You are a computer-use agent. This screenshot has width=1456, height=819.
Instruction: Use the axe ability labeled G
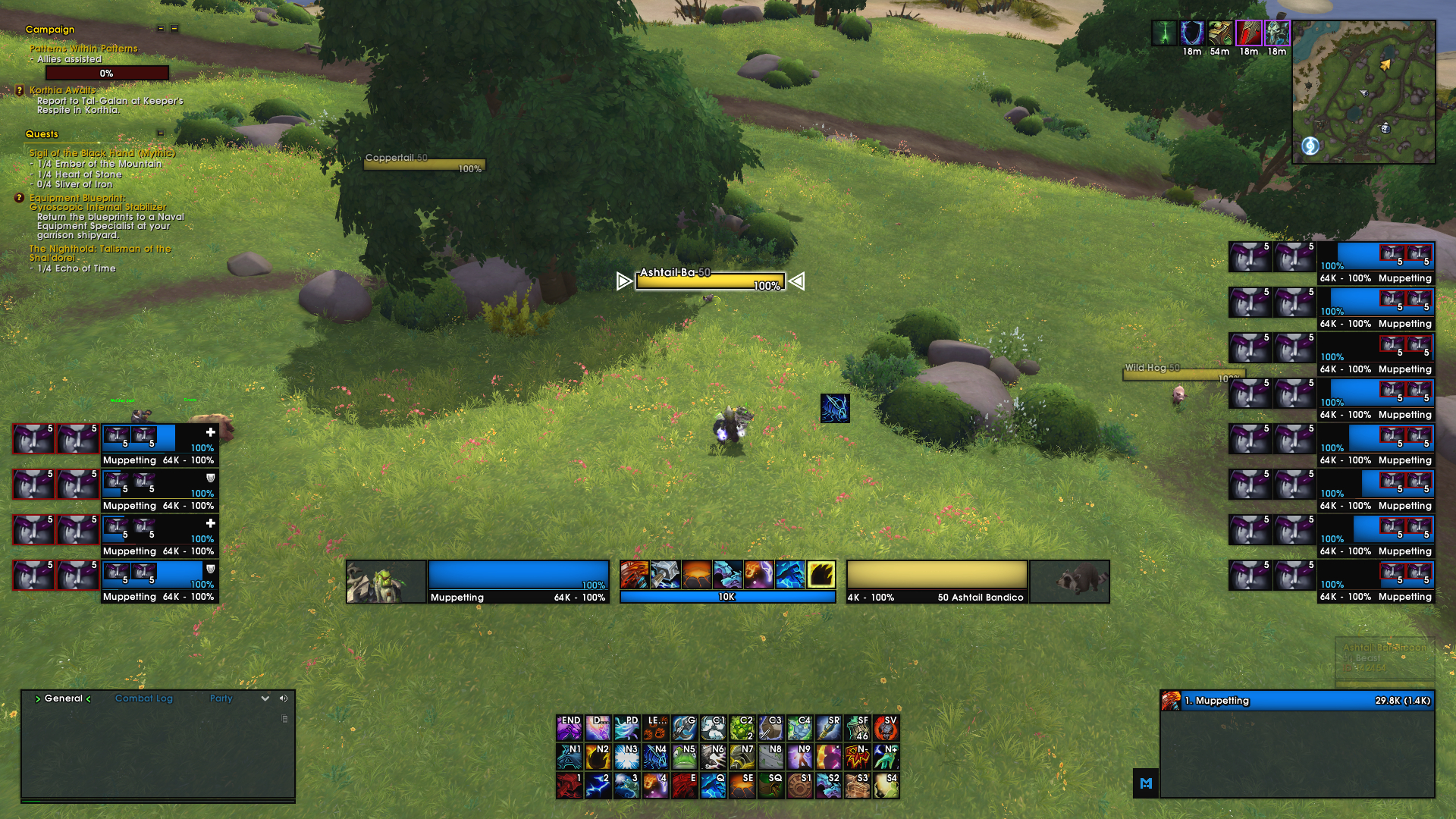tap(685, 727)
